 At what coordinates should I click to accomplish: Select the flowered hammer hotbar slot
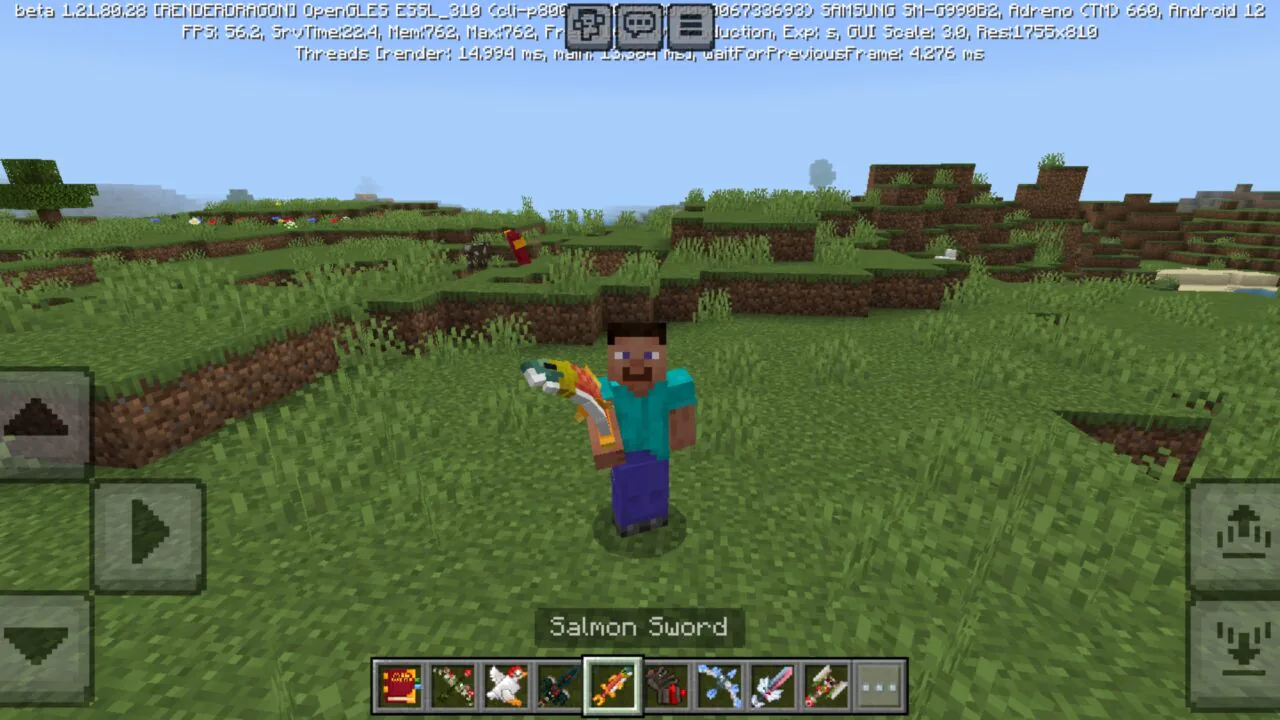pos(827,686)
